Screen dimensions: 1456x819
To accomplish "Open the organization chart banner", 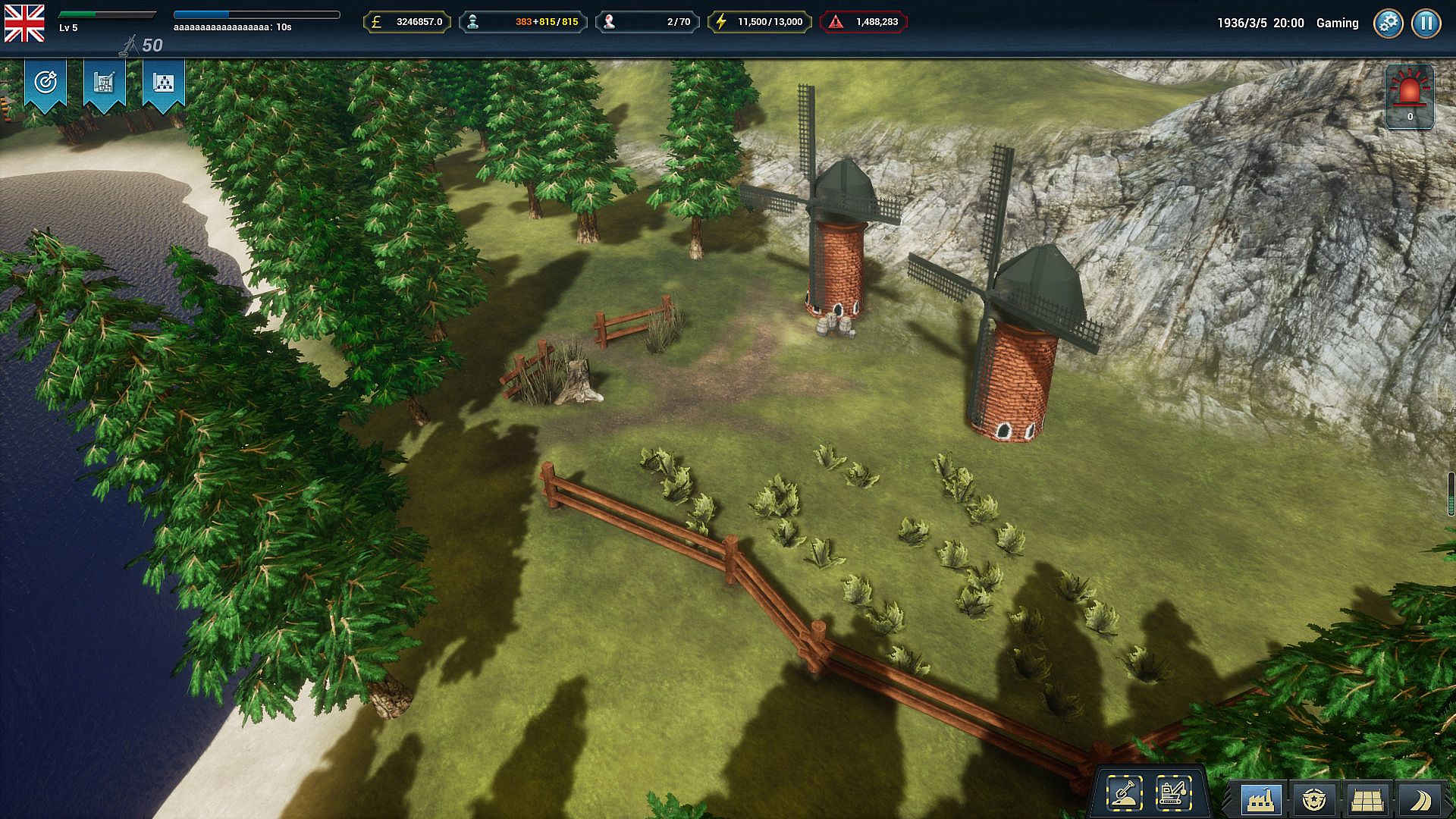I will pos(164,83).
